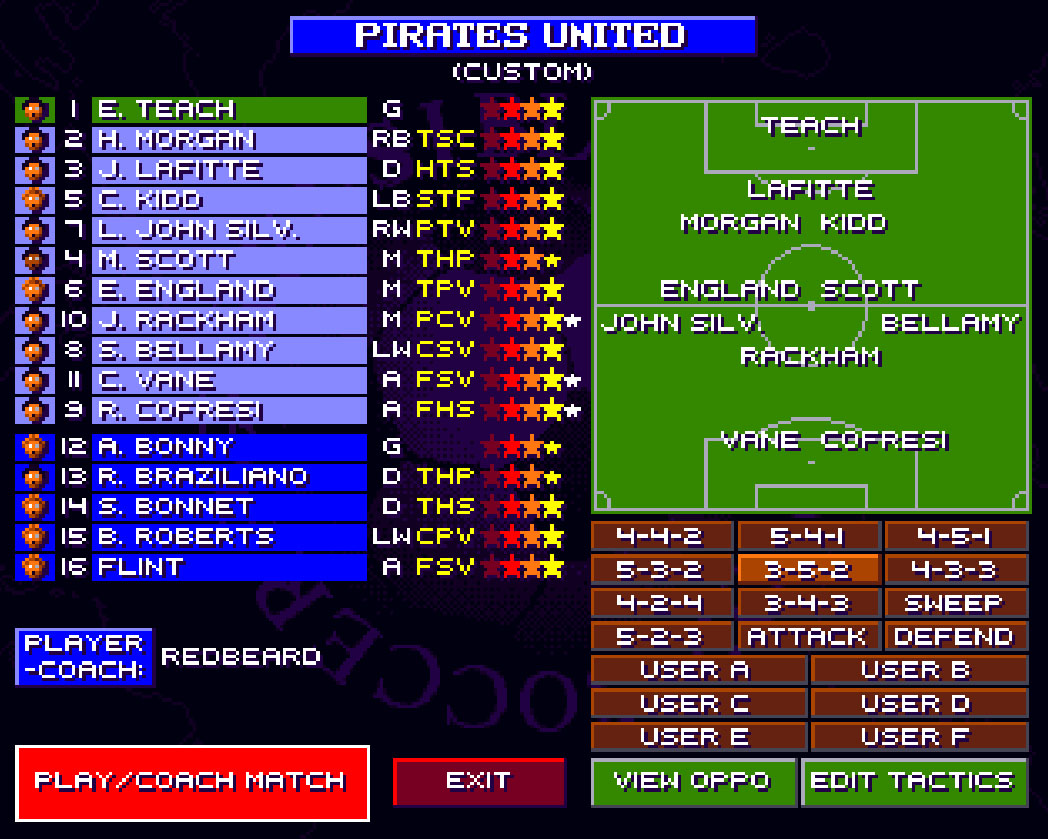
Task: Load the User F custom tactic
Action: point(919,737)
